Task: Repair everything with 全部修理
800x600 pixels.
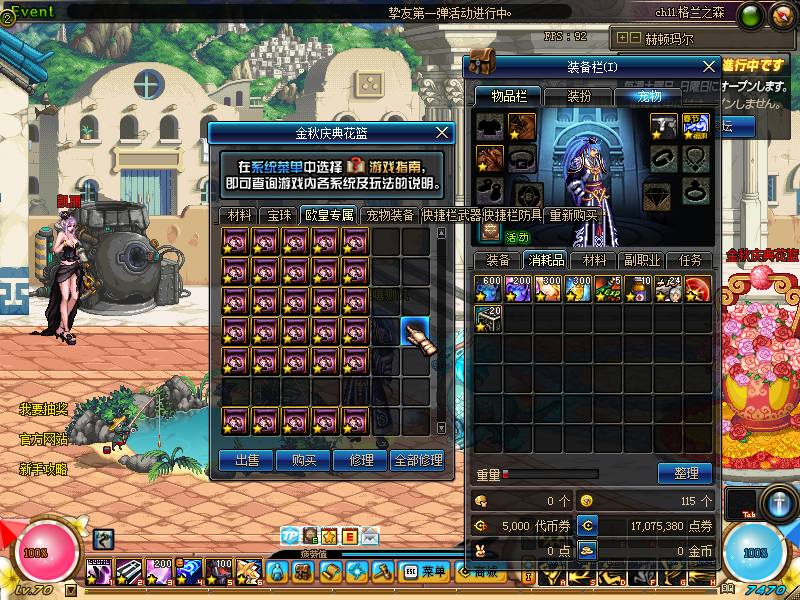Action: (x=417, y=460)
